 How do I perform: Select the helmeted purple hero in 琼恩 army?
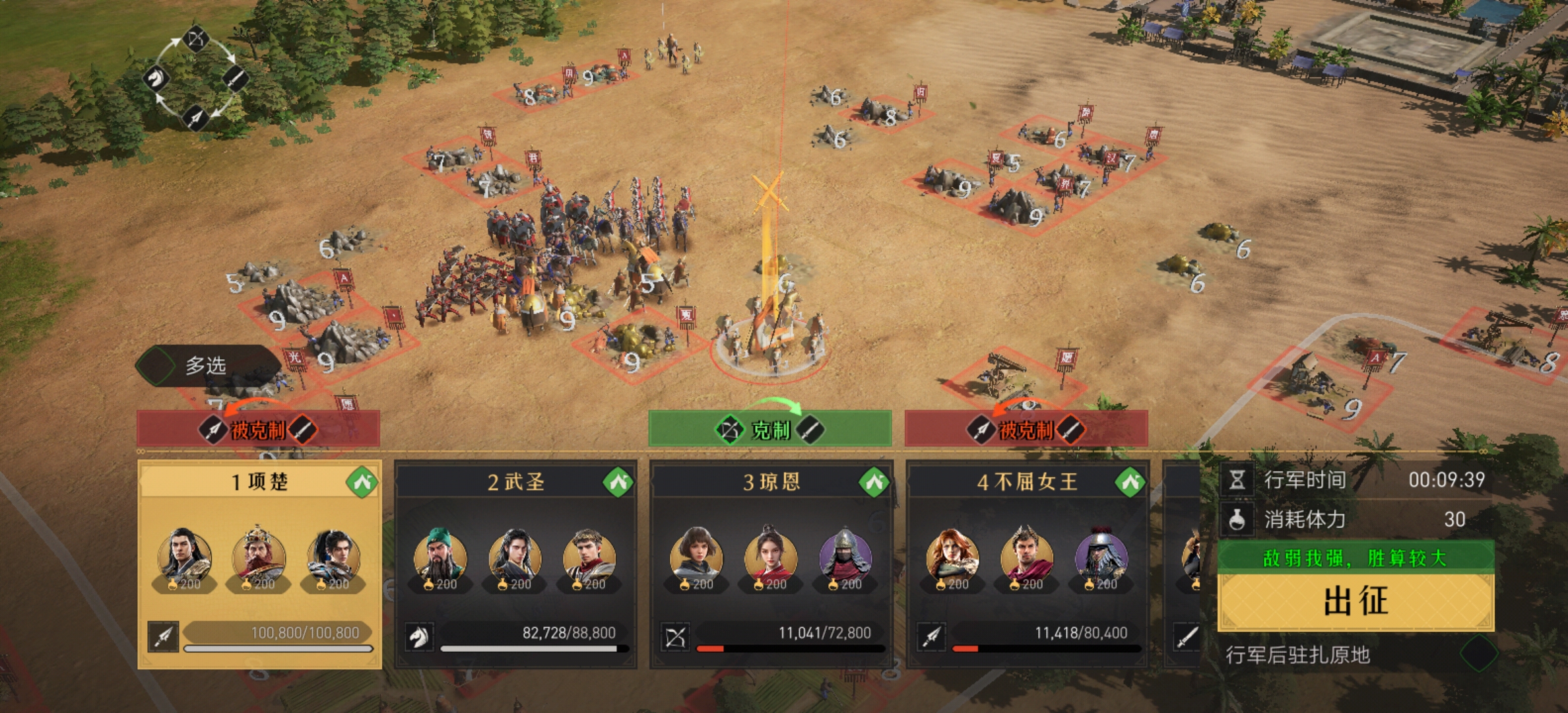click(845, 558)
